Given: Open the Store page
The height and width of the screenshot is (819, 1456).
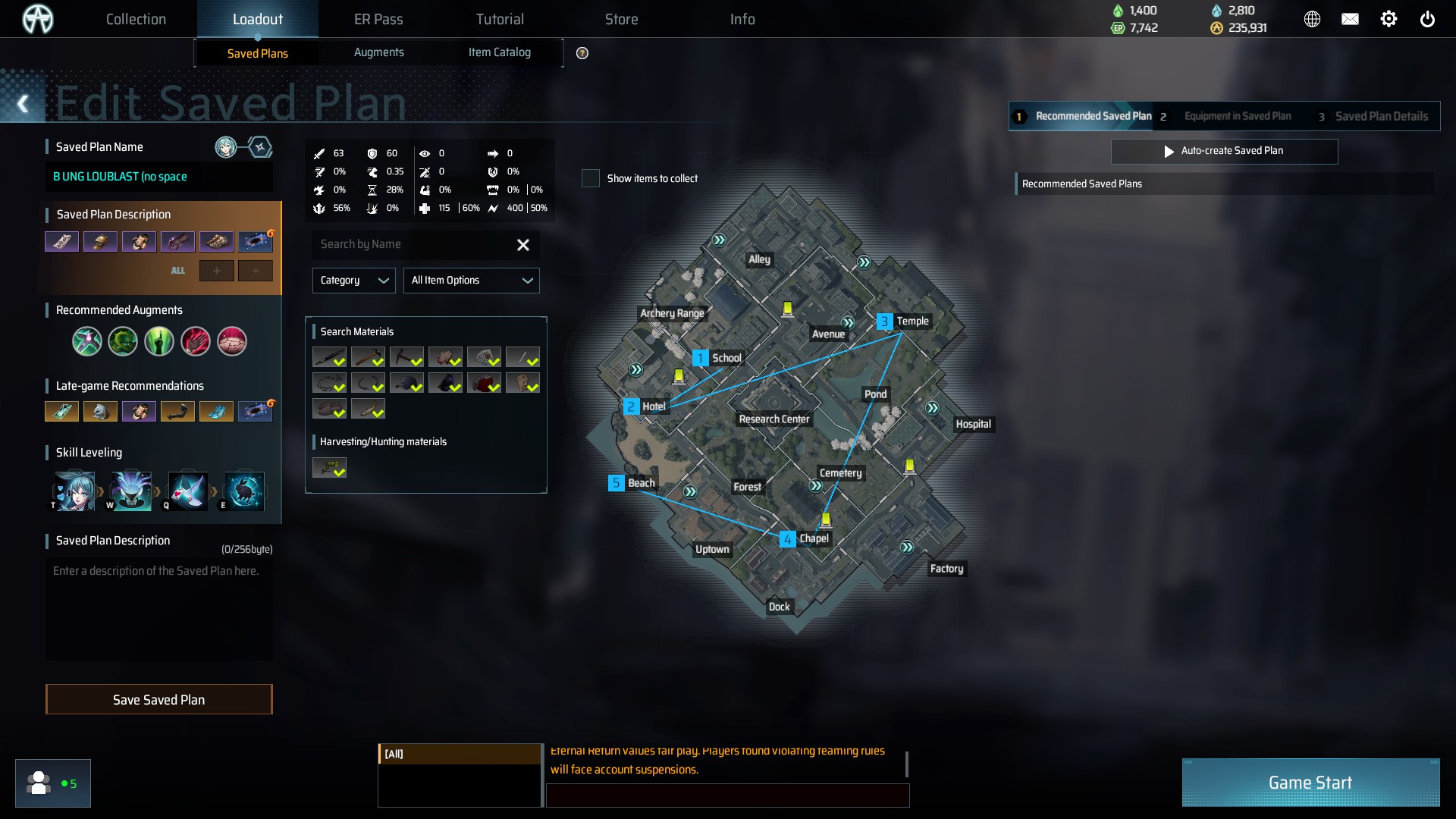Looking at the screenshot, I should coord(621,19).
